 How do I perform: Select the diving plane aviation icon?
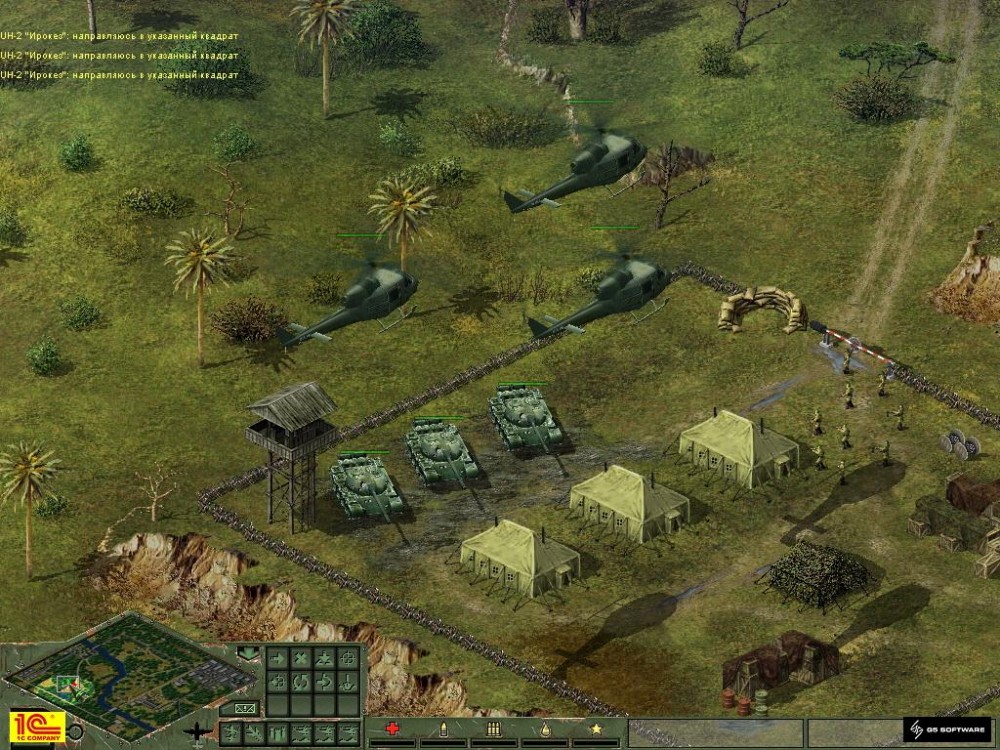click(x=254, y=734)
